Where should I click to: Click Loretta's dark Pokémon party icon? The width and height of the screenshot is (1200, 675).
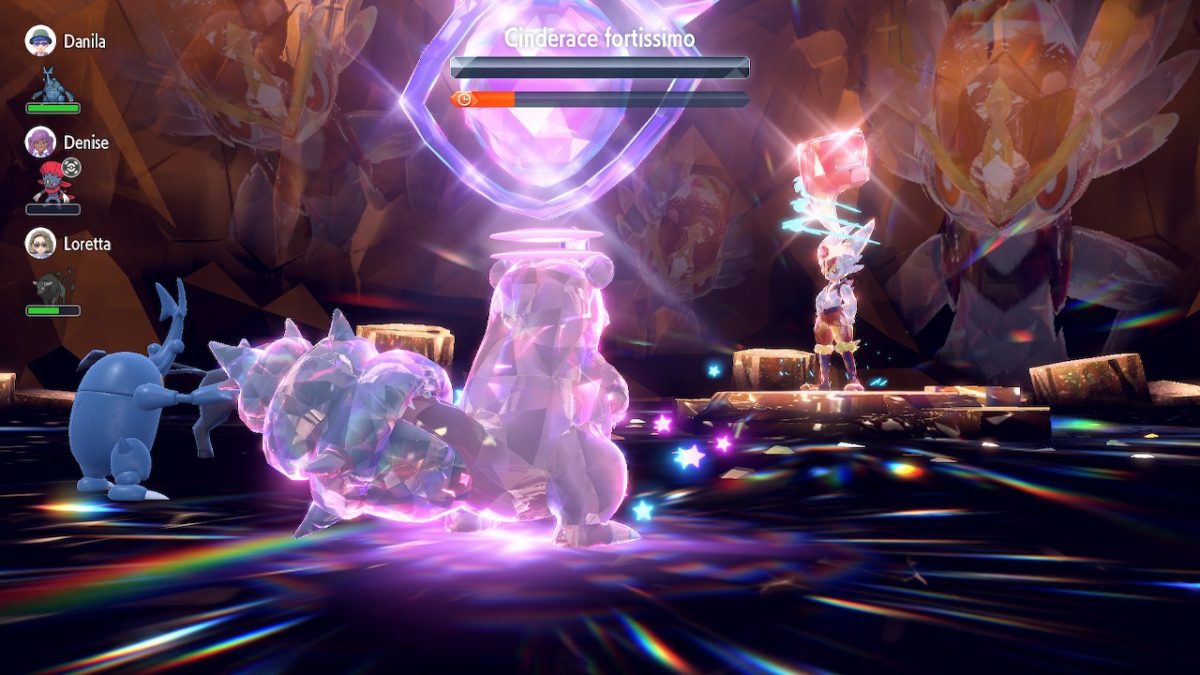pyautogui.click(x=52, y=287)
